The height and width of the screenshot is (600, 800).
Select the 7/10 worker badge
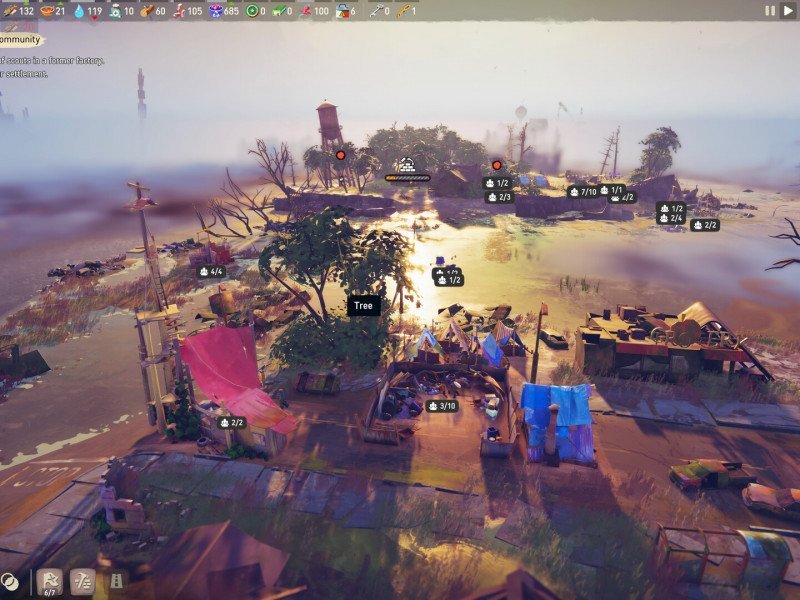coord(582,192)
